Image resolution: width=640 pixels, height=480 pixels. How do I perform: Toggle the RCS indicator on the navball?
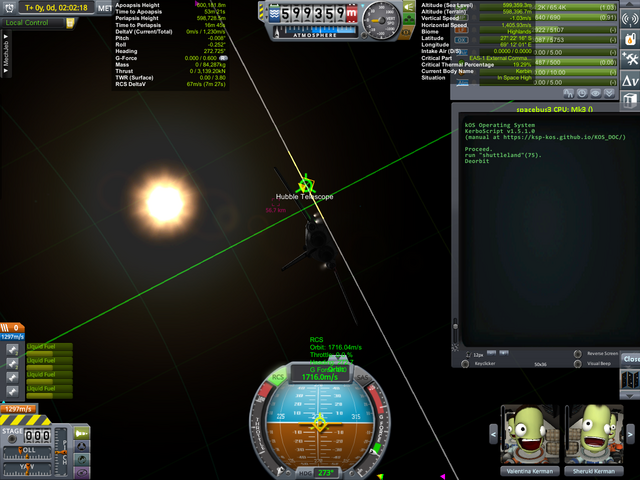pyautogui.click(x=277, y=378)
